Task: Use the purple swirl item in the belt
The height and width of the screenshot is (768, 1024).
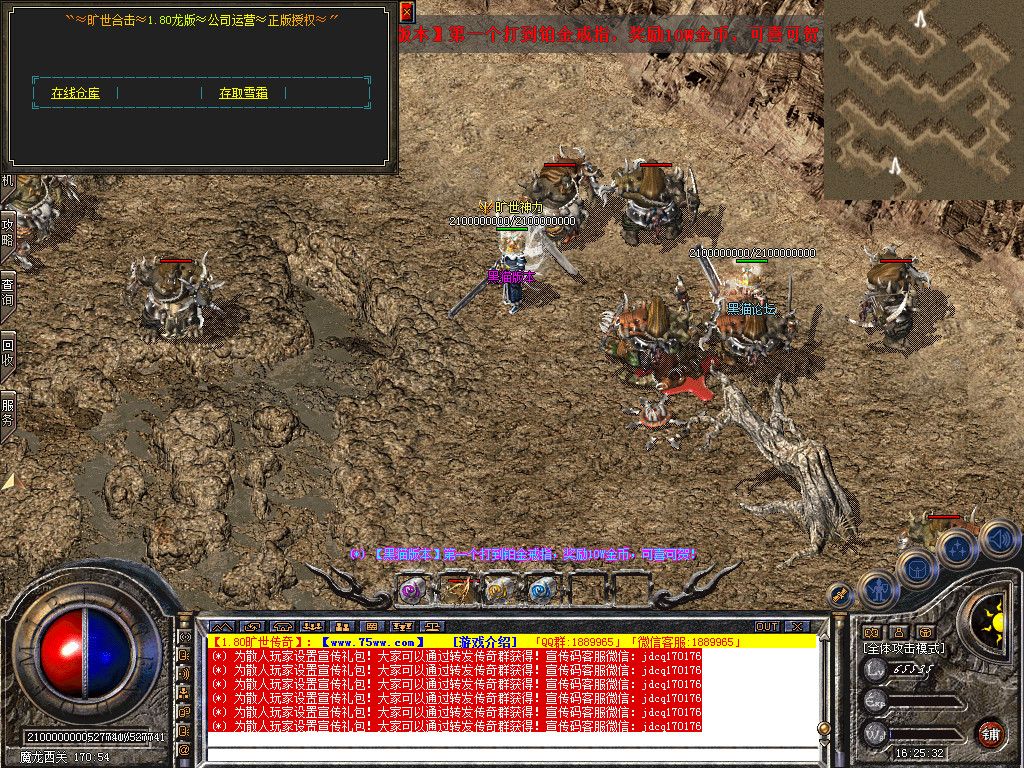Action: pos(412,591)
